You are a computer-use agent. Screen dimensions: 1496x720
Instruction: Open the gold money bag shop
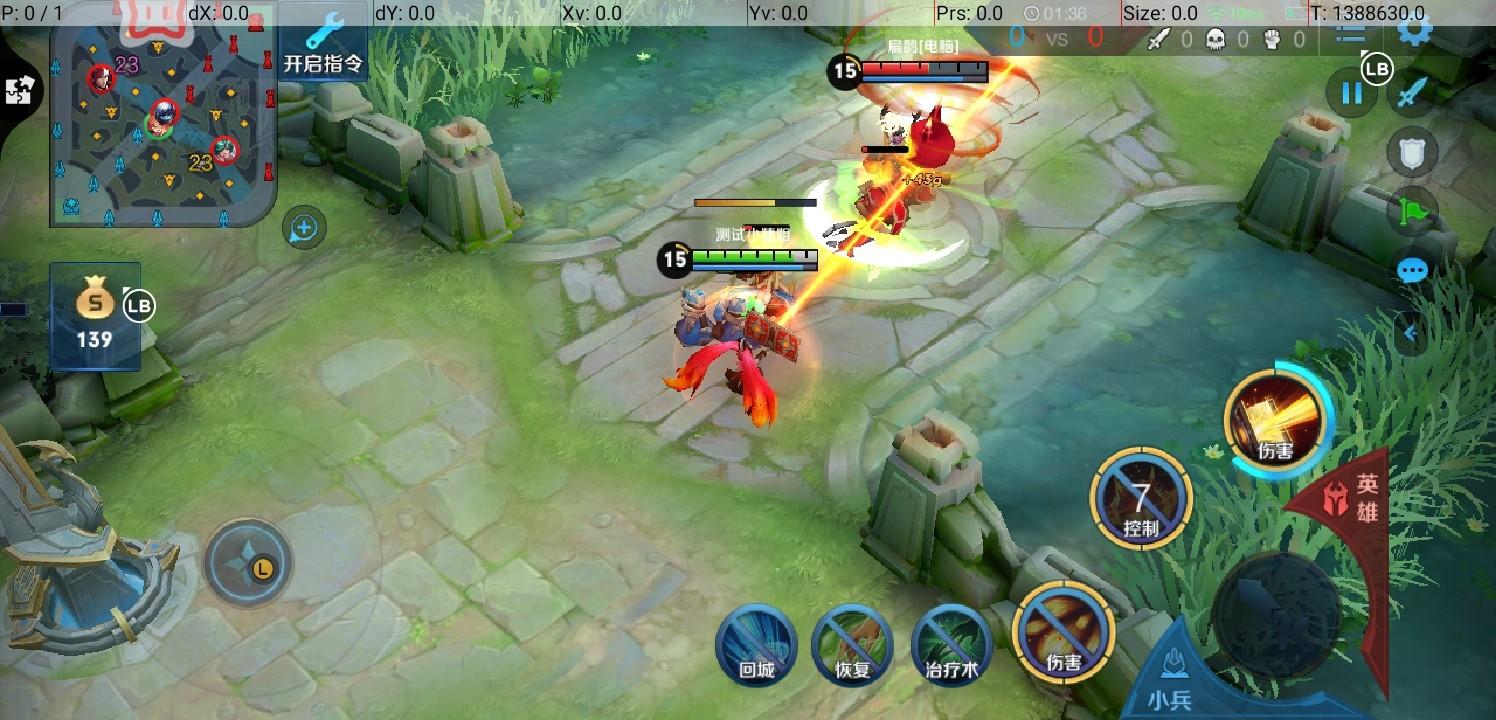tap(95, 315)
